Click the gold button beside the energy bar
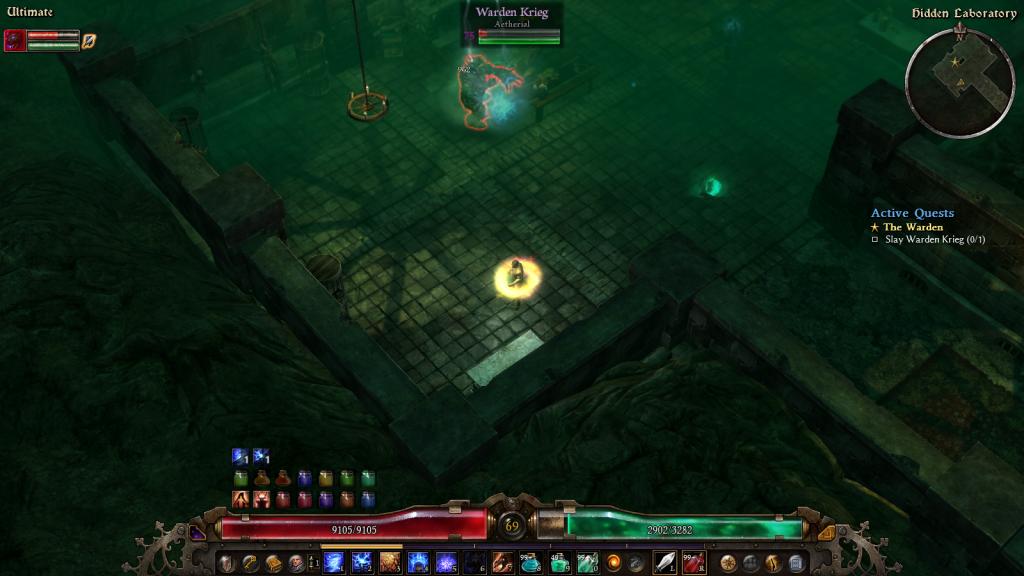This screenshot has height=576, width=1024. (826, 533)
